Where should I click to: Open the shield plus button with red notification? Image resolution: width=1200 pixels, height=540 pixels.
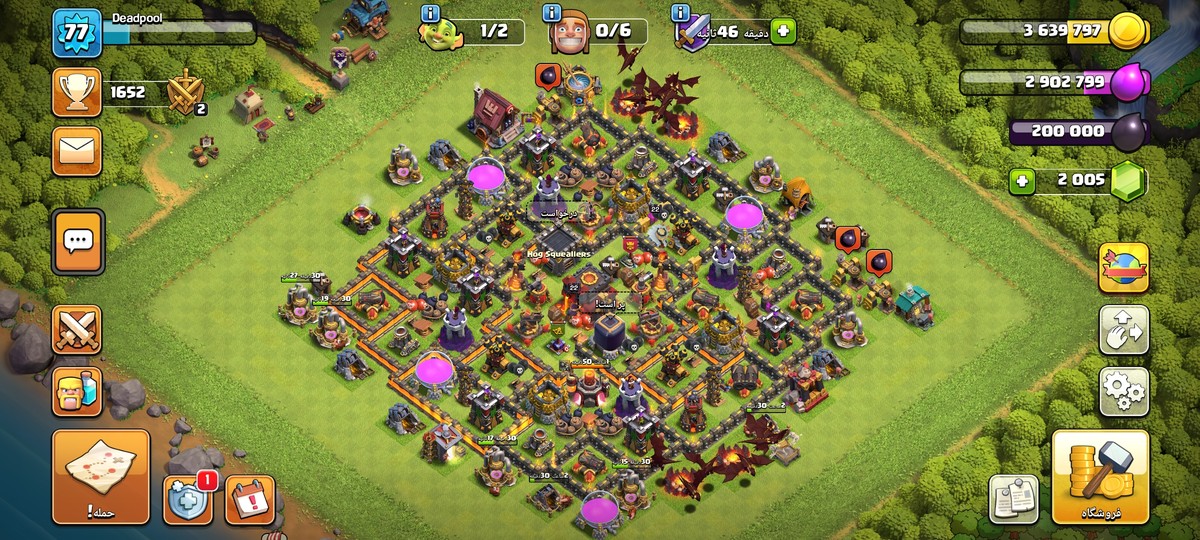(188, 499)
